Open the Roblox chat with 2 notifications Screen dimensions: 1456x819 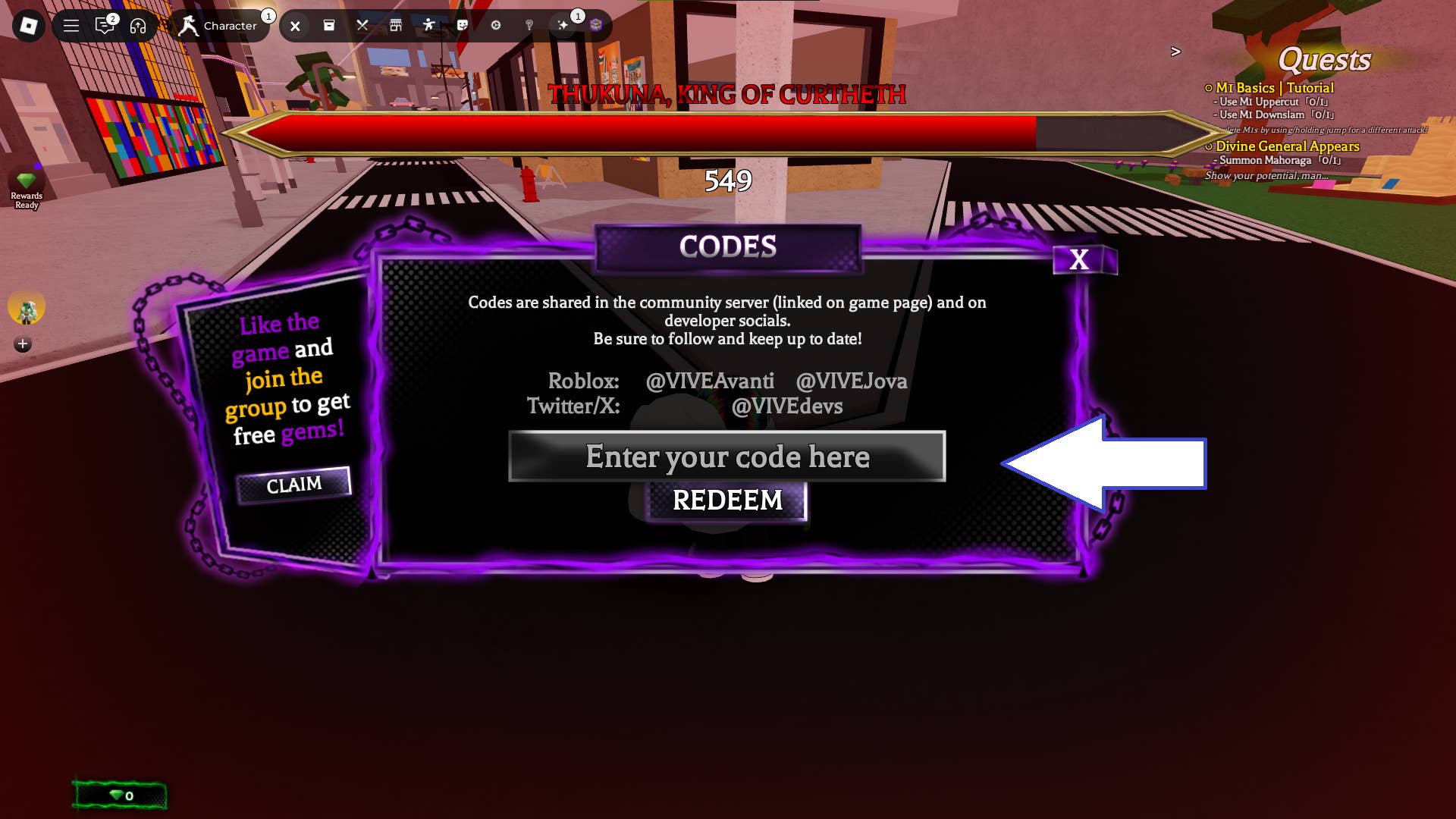[x=105, y=25]
